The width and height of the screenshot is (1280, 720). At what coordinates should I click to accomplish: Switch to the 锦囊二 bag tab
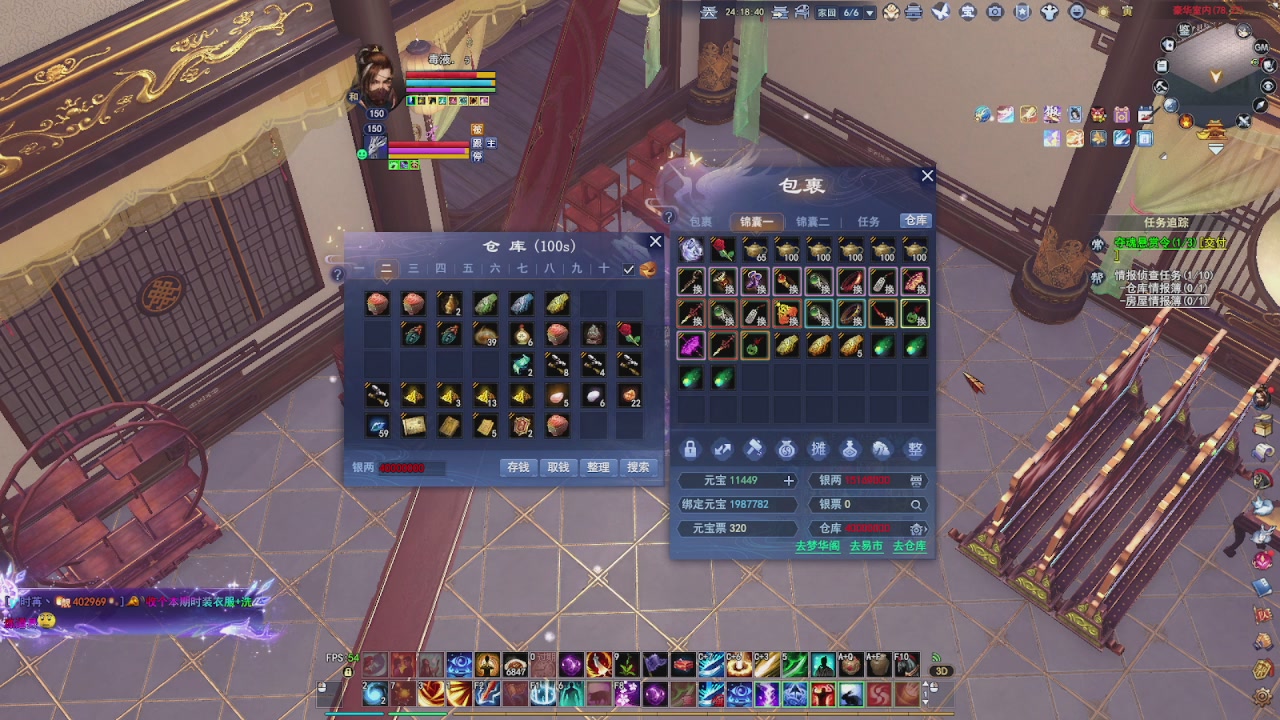pyautogui.click(x=812, y=222)
